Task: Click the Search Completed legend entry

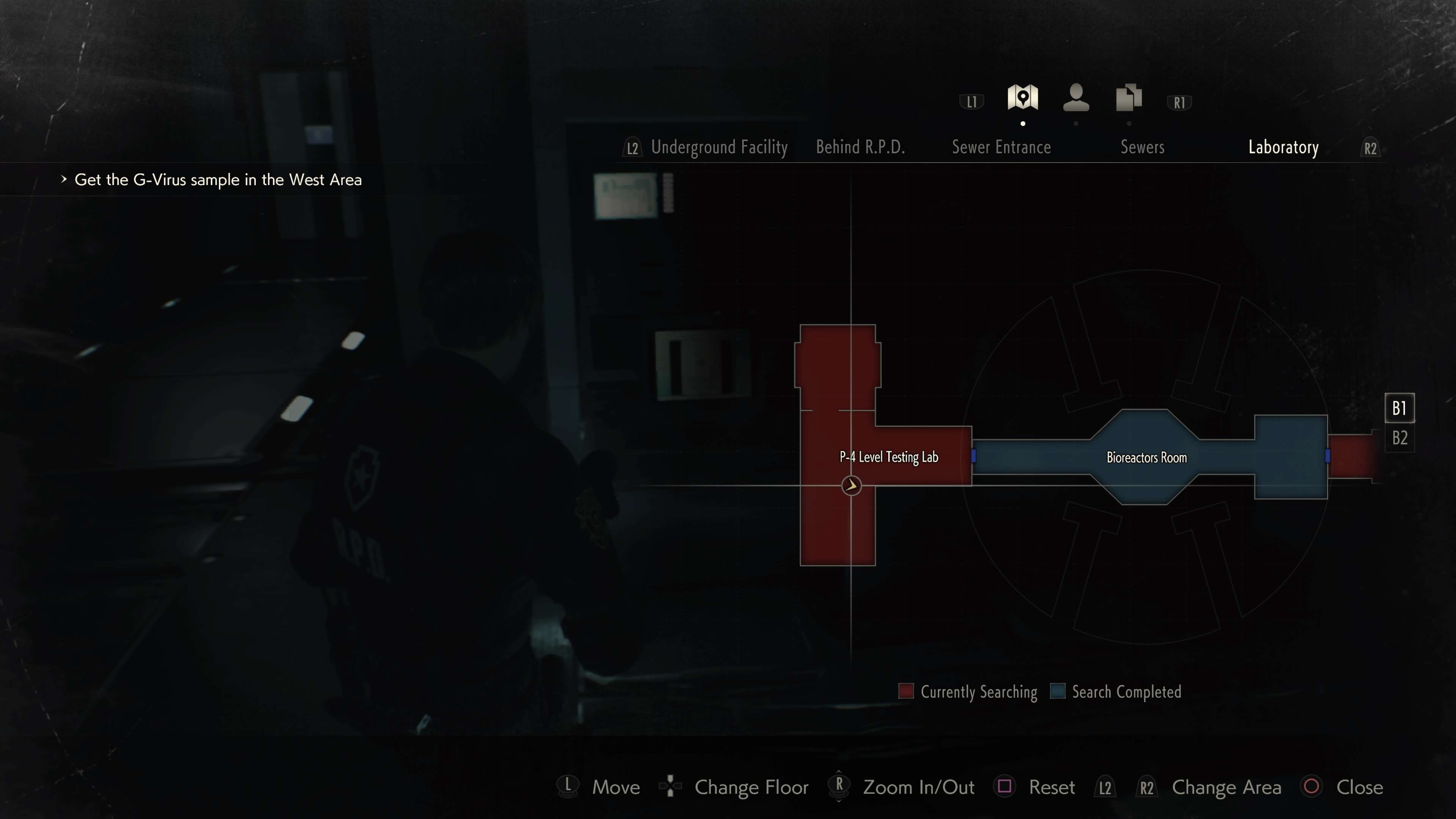Action: click(x=1116, y=692)
